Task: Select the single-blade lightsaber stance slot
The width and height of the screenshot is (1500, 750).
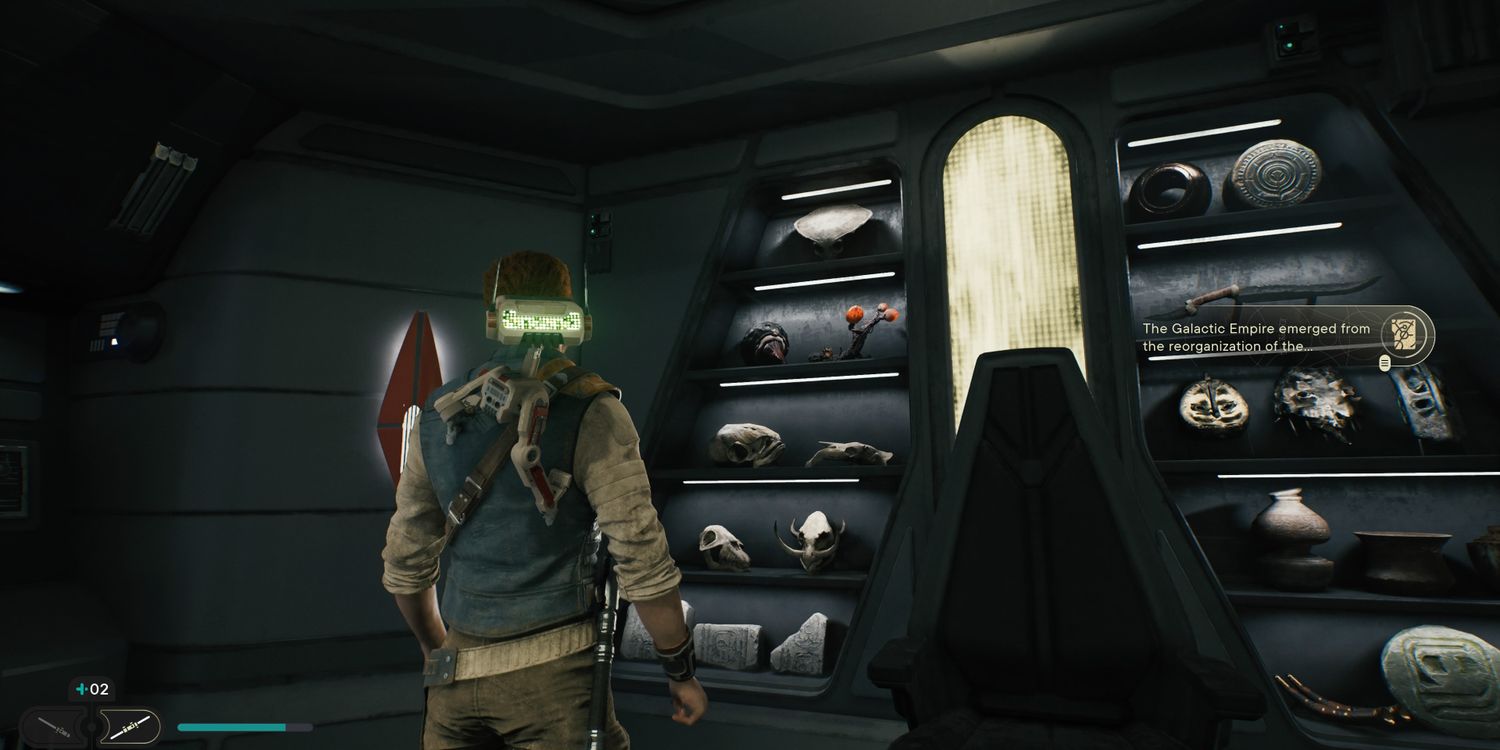Action: (x=52, y=727)
